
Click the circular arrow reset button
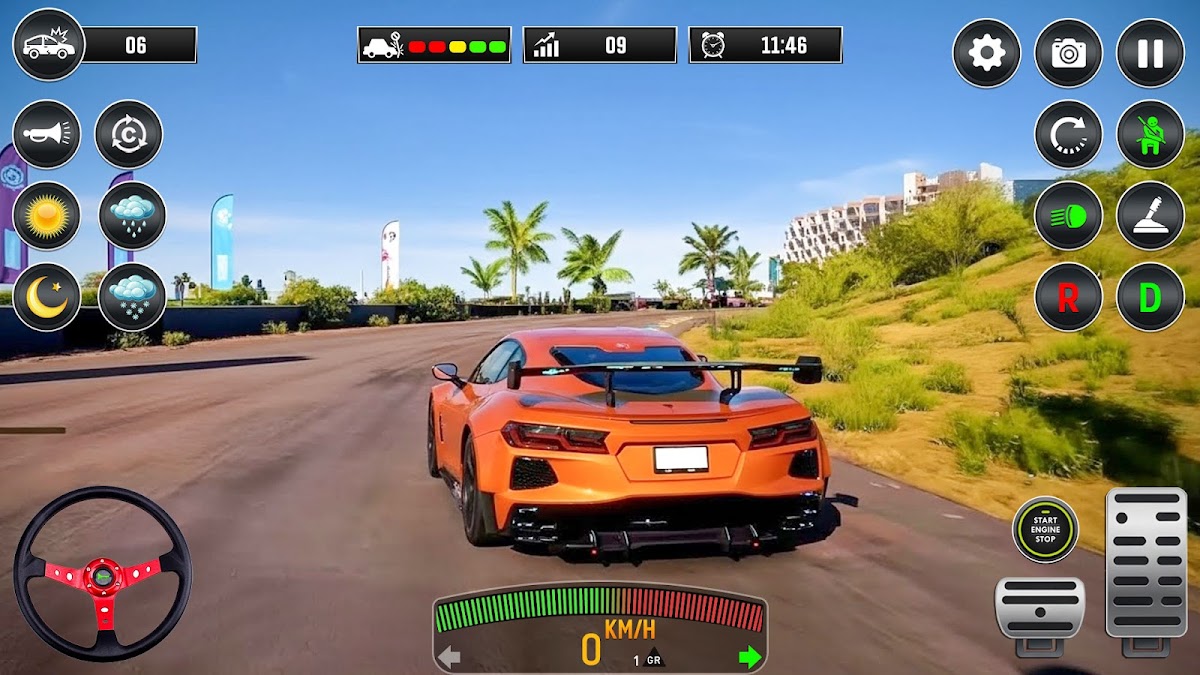pos(1068,134)
